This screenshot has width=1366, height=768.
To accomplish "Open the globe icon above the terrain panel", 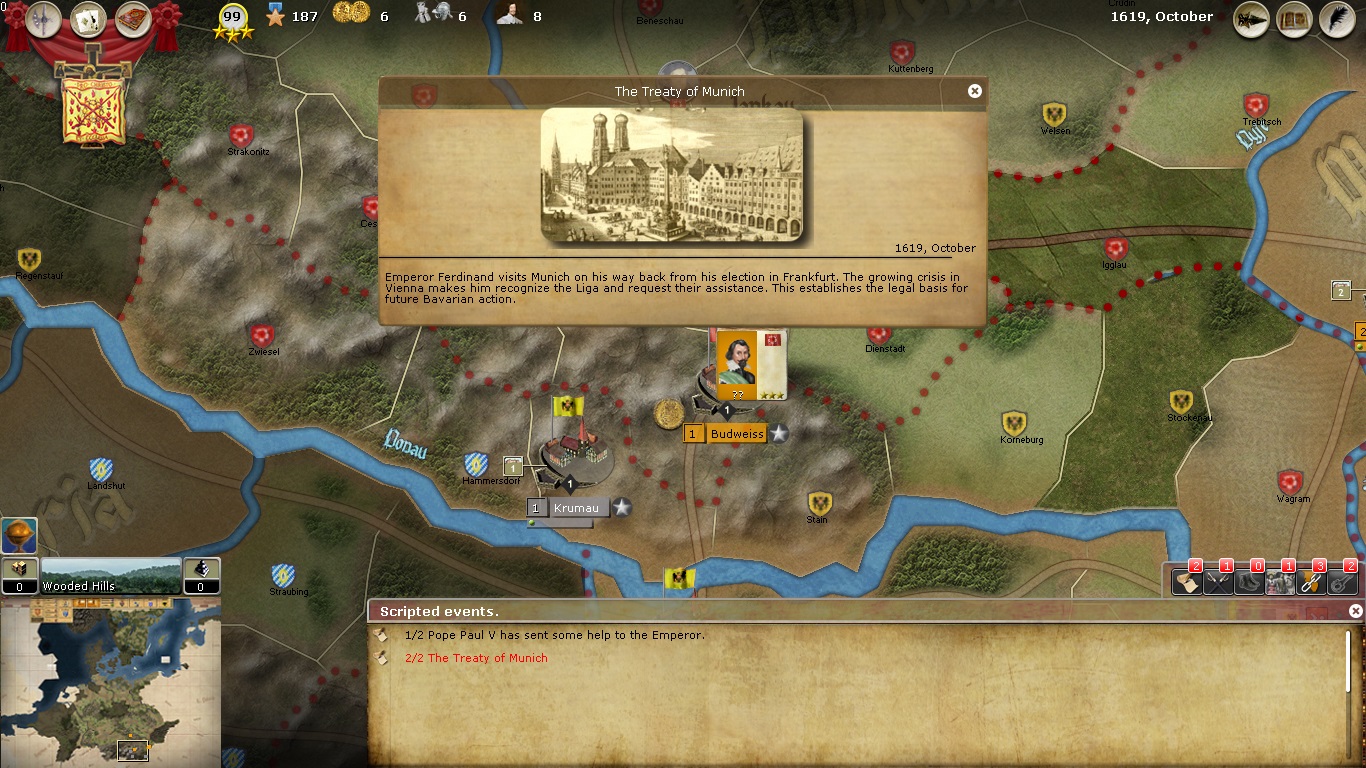I will click(x=18, y=535).
